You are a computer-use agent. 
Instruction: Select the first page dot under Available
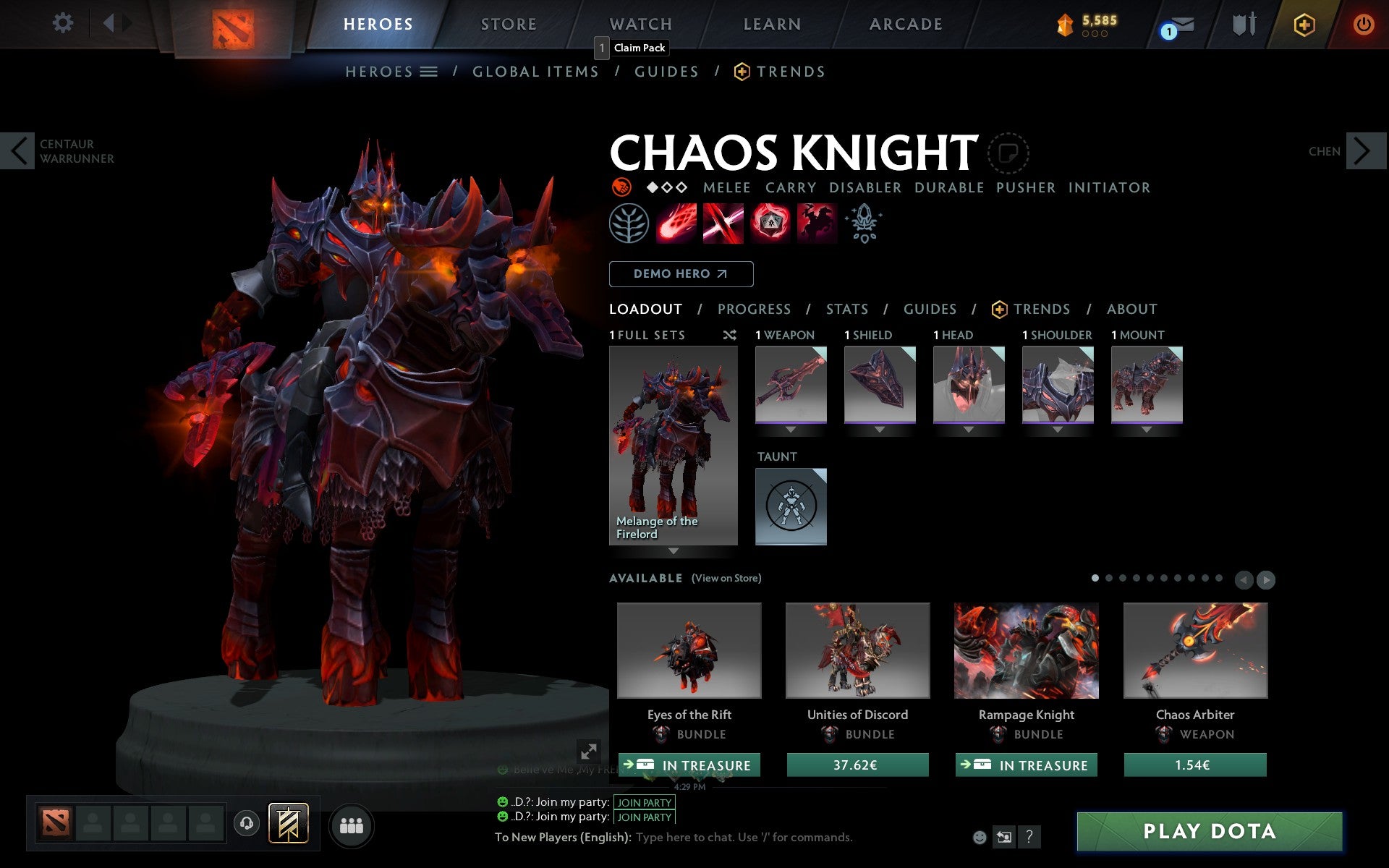[x=1095, y=578]
